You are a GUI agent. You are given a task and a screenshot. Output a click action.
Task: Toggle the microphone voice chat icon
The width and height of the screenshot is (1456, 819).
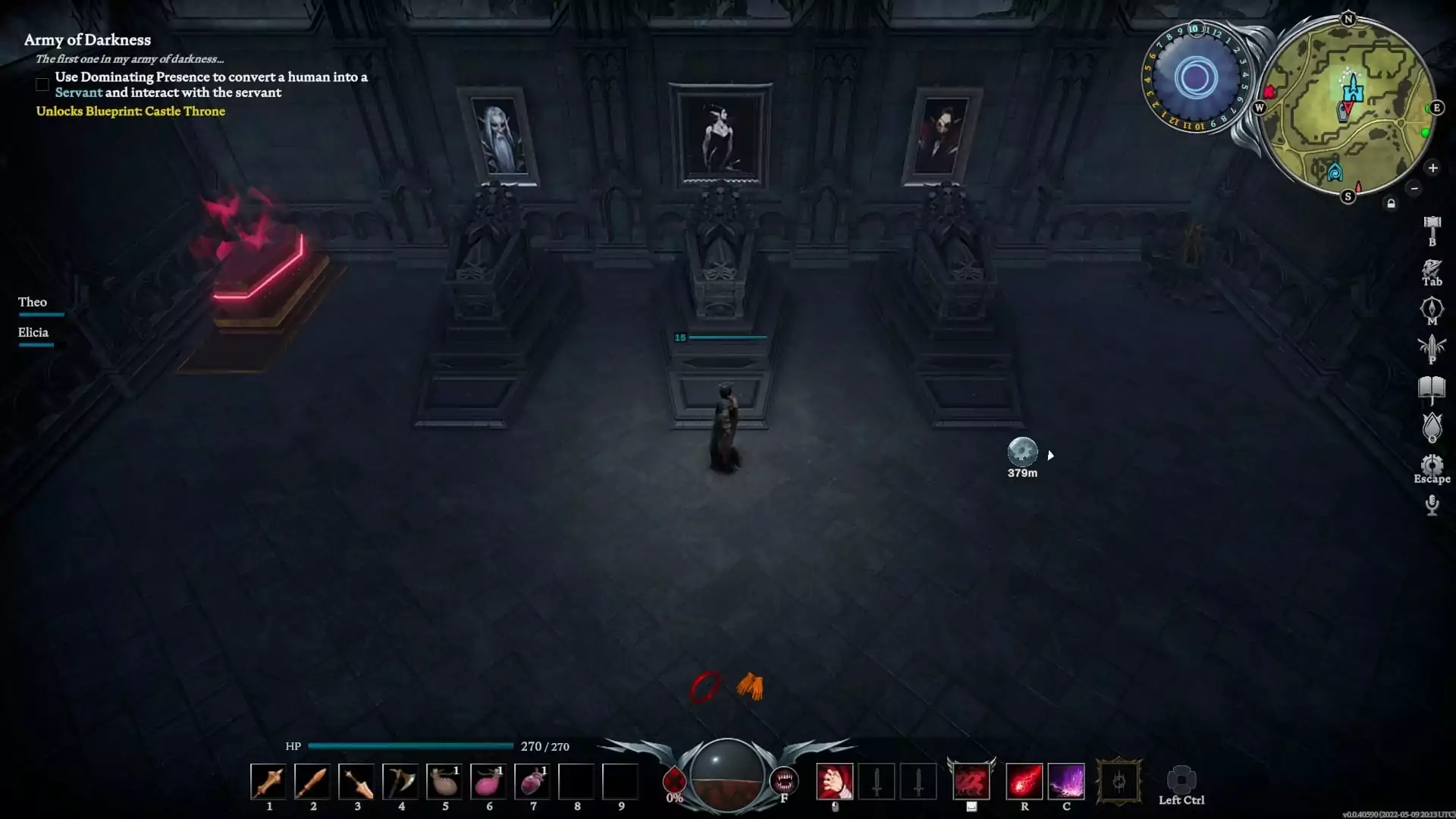coord(1432,505)
